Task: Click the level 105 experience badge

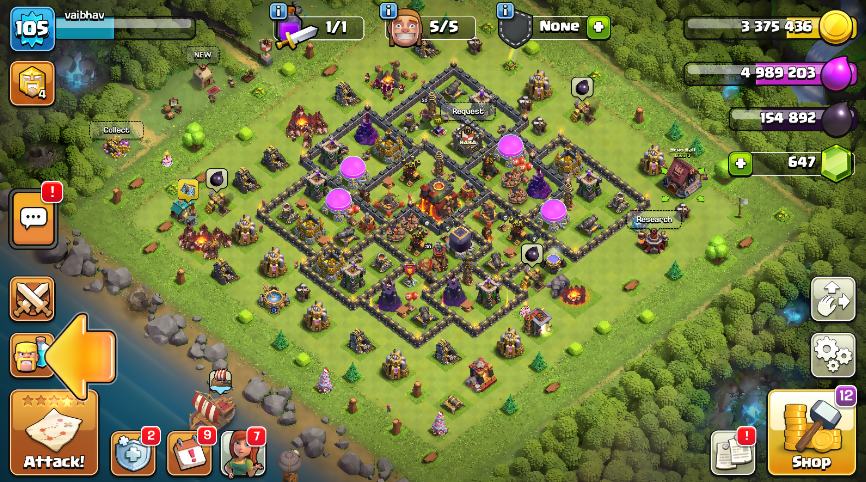Action: 32,28
